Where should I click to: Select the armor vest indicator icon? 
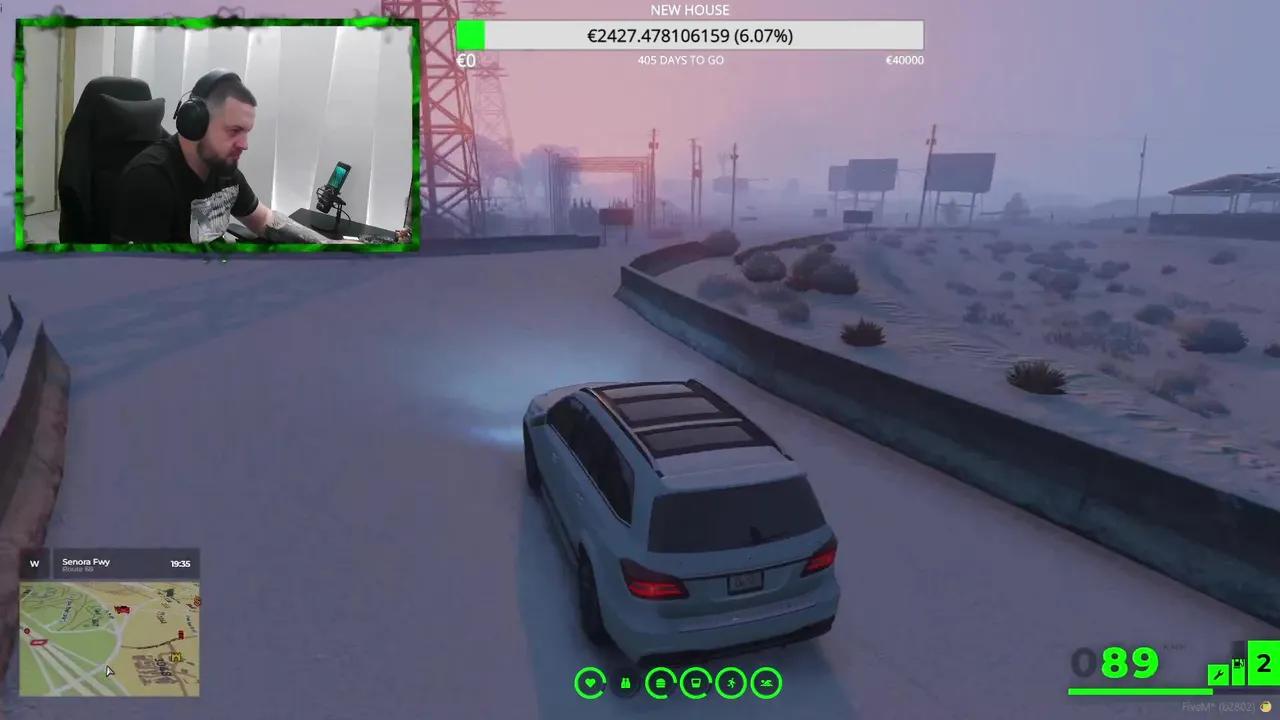625,683
